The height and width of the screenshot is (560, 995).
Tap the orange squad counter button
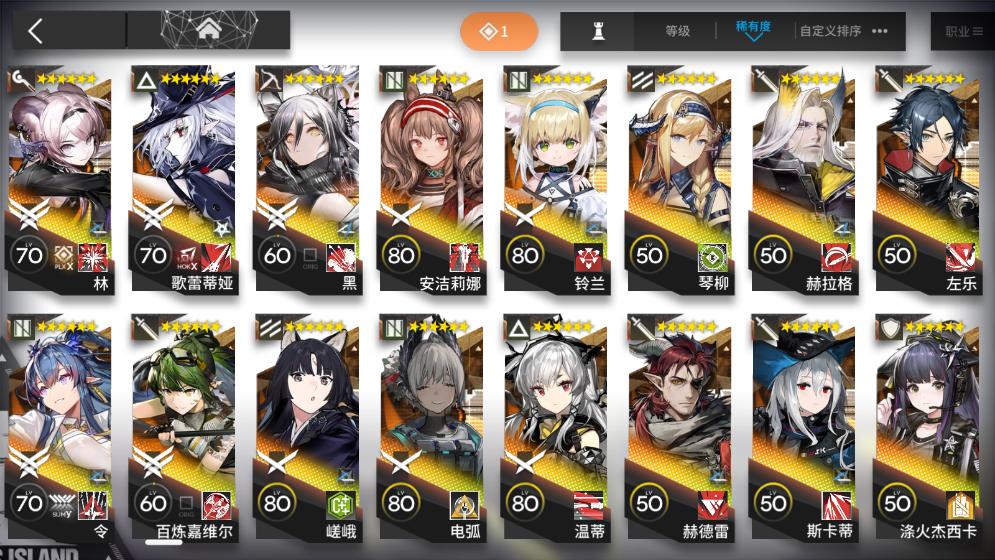[498, 32]
